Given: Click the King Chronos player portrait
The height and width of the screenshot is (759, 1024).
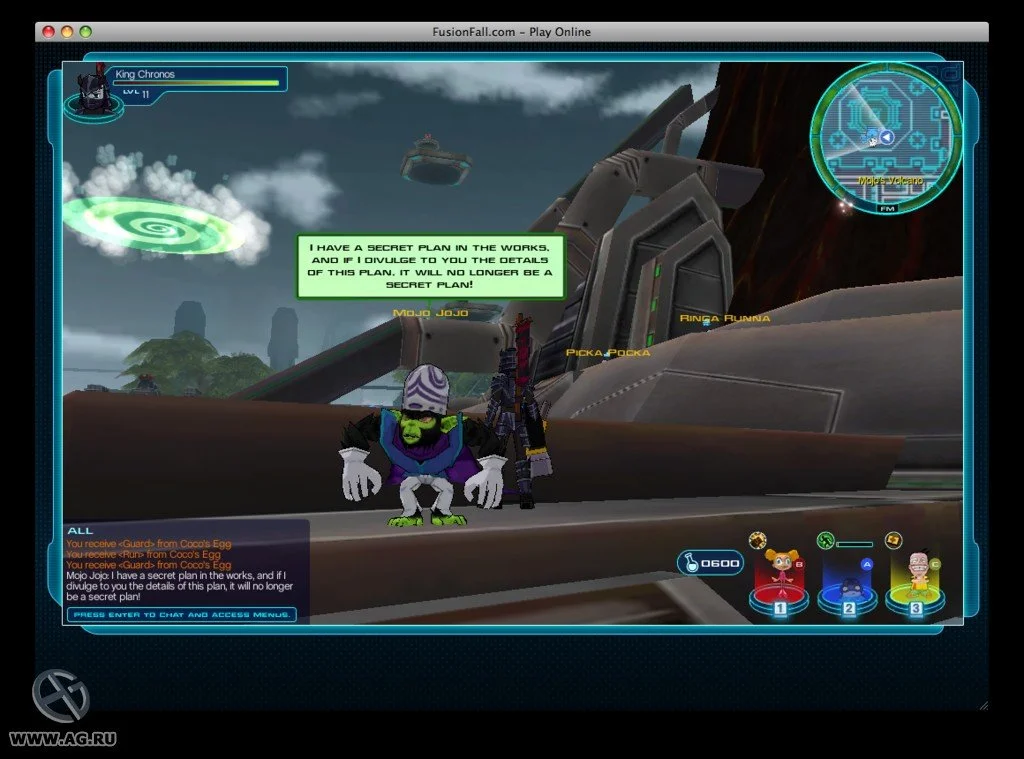Looking at the screenshot, I should click(x=92, y=91).
